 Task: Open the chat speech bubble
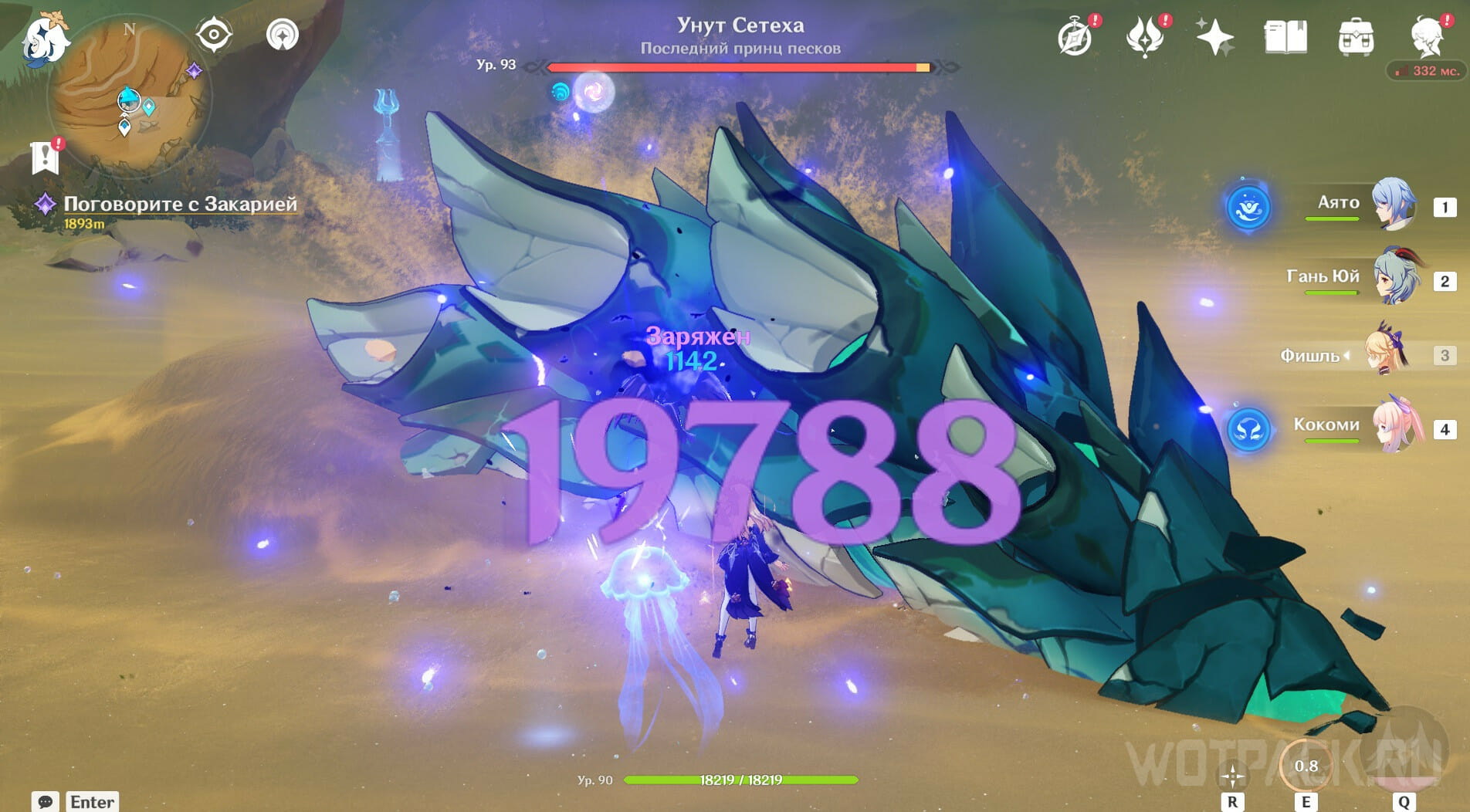(x=45, y=801)
